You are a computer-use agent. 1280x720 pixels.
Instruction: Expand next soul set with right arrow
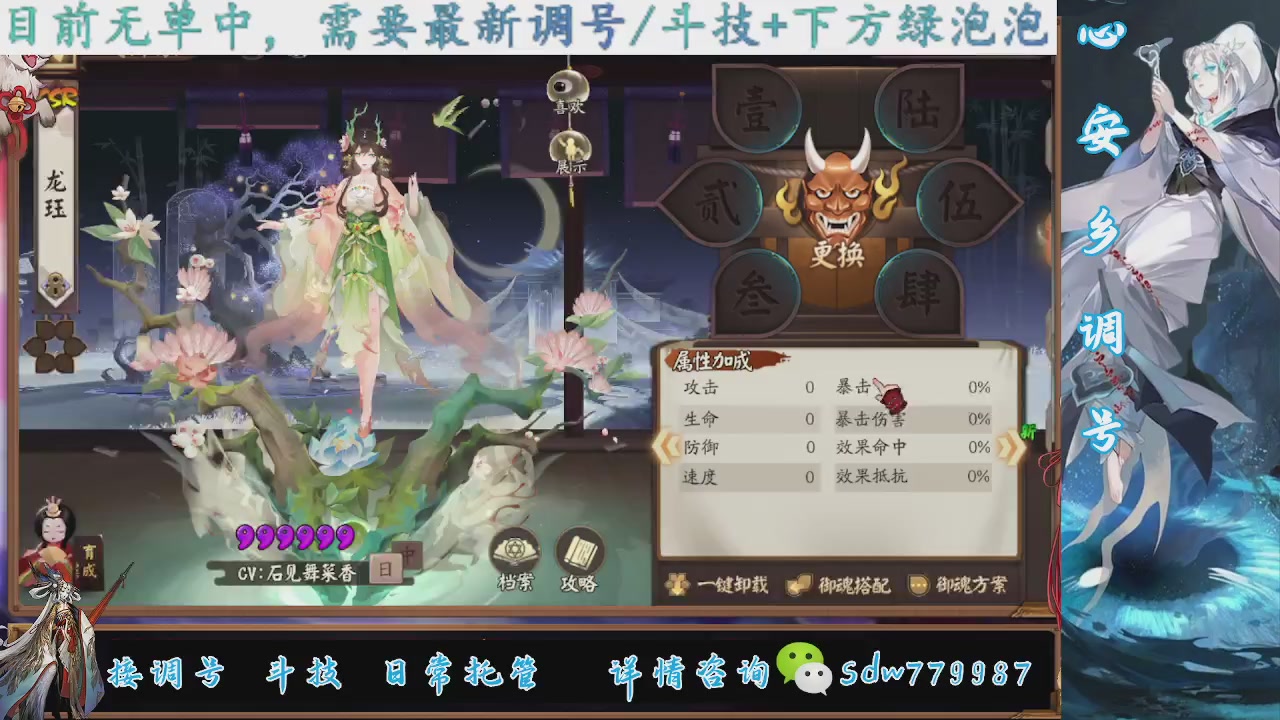pos(1008,447)
